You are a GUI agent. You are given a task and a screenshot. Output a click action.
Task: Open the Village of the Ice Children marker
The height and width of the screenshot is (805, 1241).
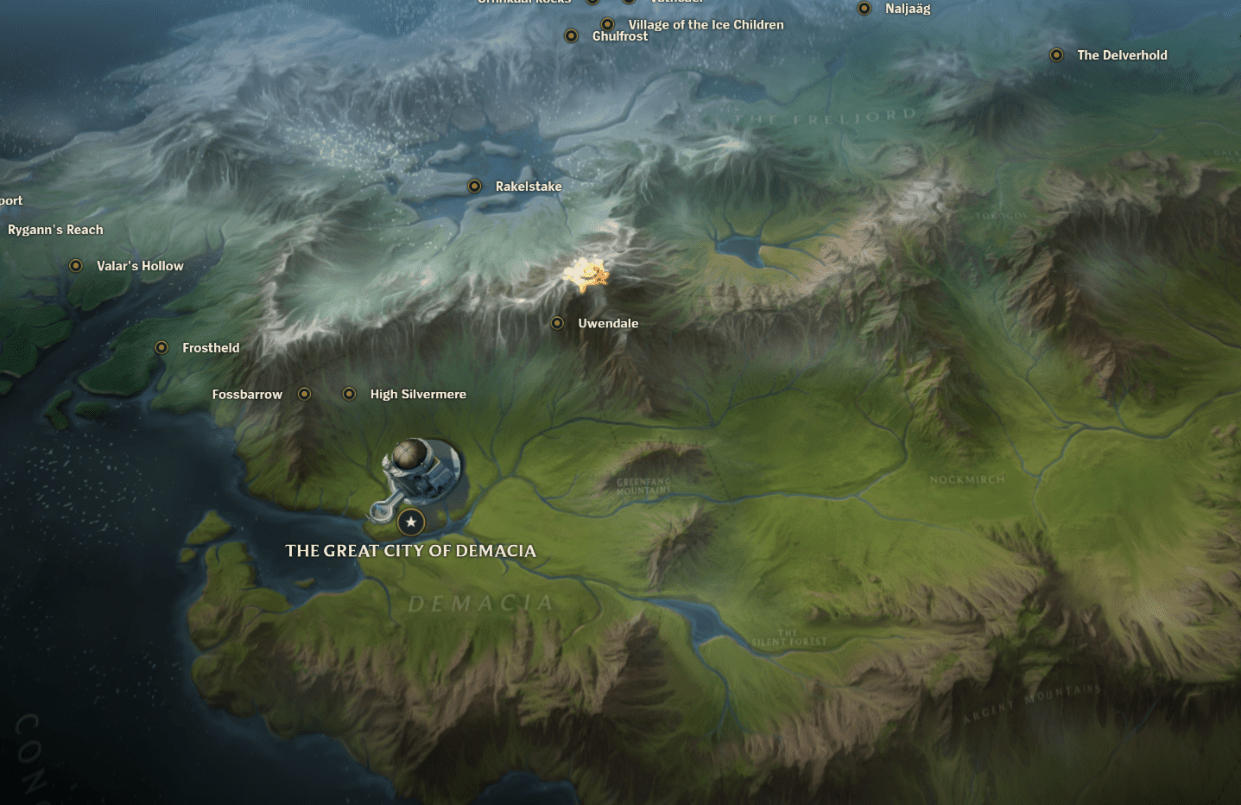[607, 24]
